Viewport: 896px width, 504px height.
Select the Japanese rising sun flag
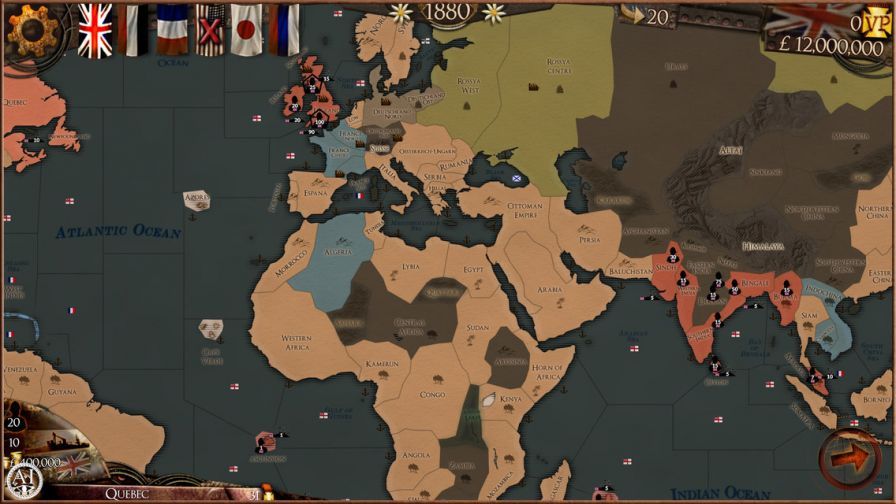[x=246, y=30]
